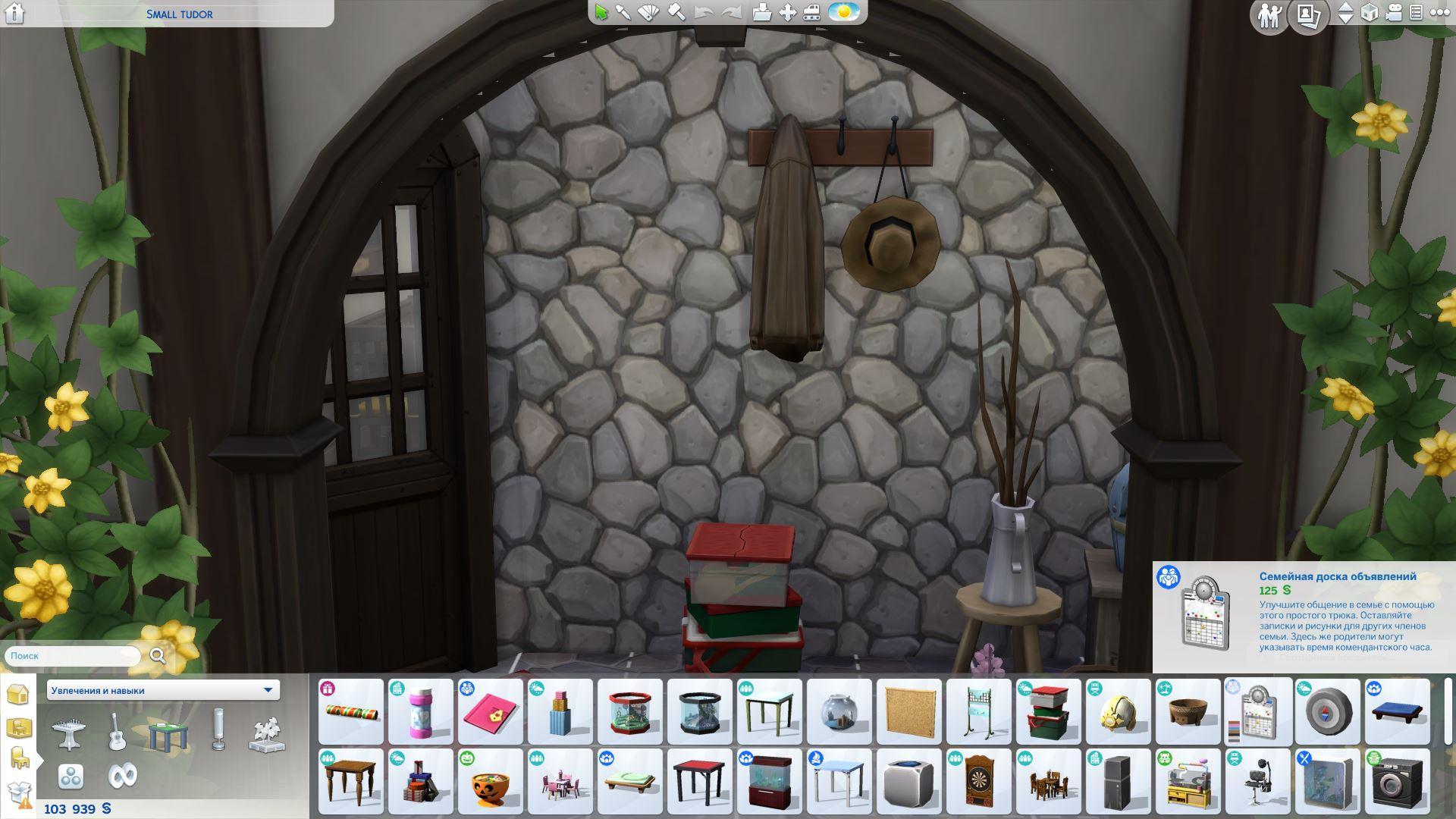The image size is (1456, 819).
Task: Select the black washing machine item
Action: click(x=1397, y=781)
